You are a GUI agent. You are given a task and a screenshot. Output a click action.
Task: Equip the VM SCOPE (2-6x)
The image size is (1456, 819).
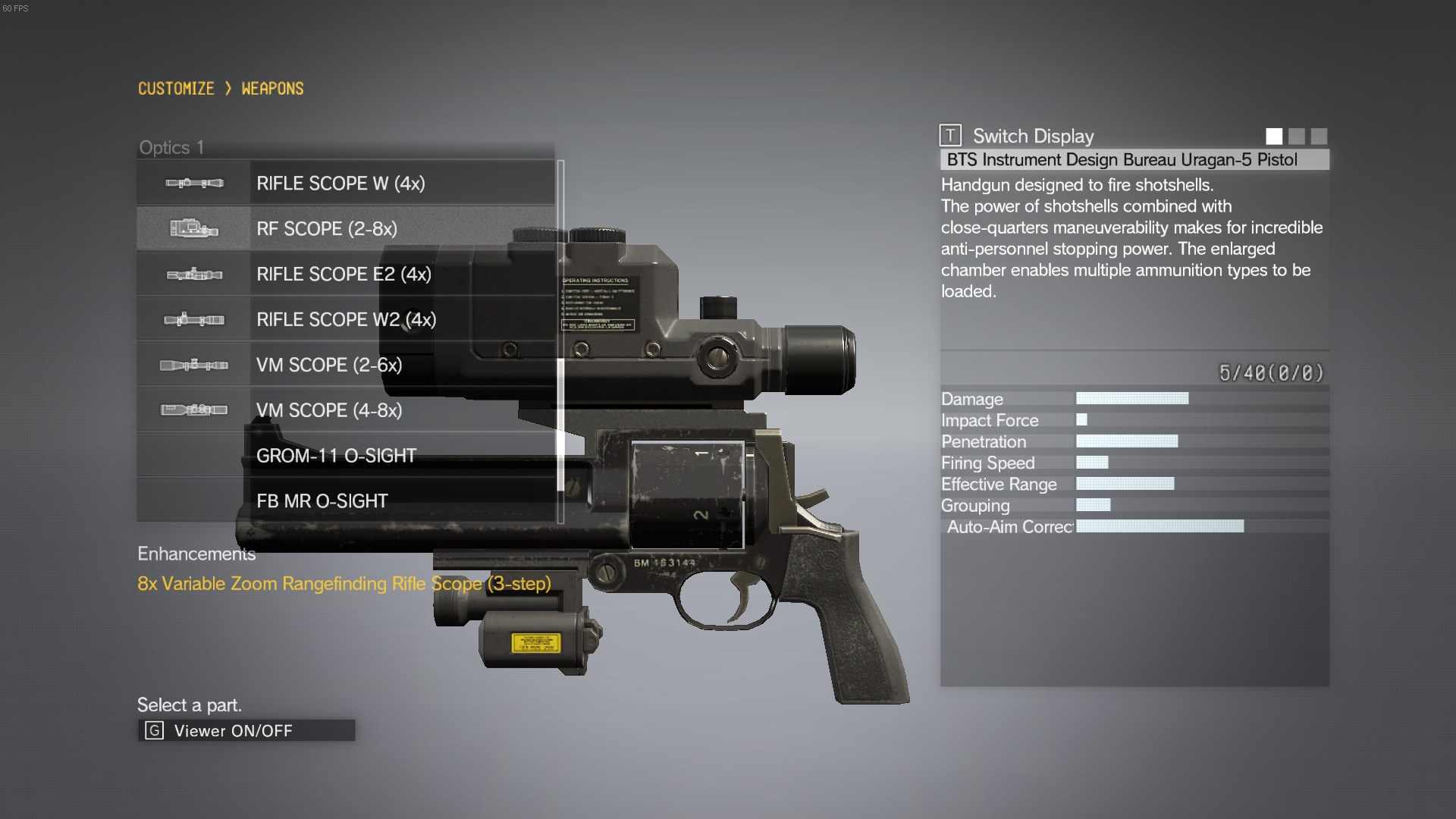coord(345,365)
